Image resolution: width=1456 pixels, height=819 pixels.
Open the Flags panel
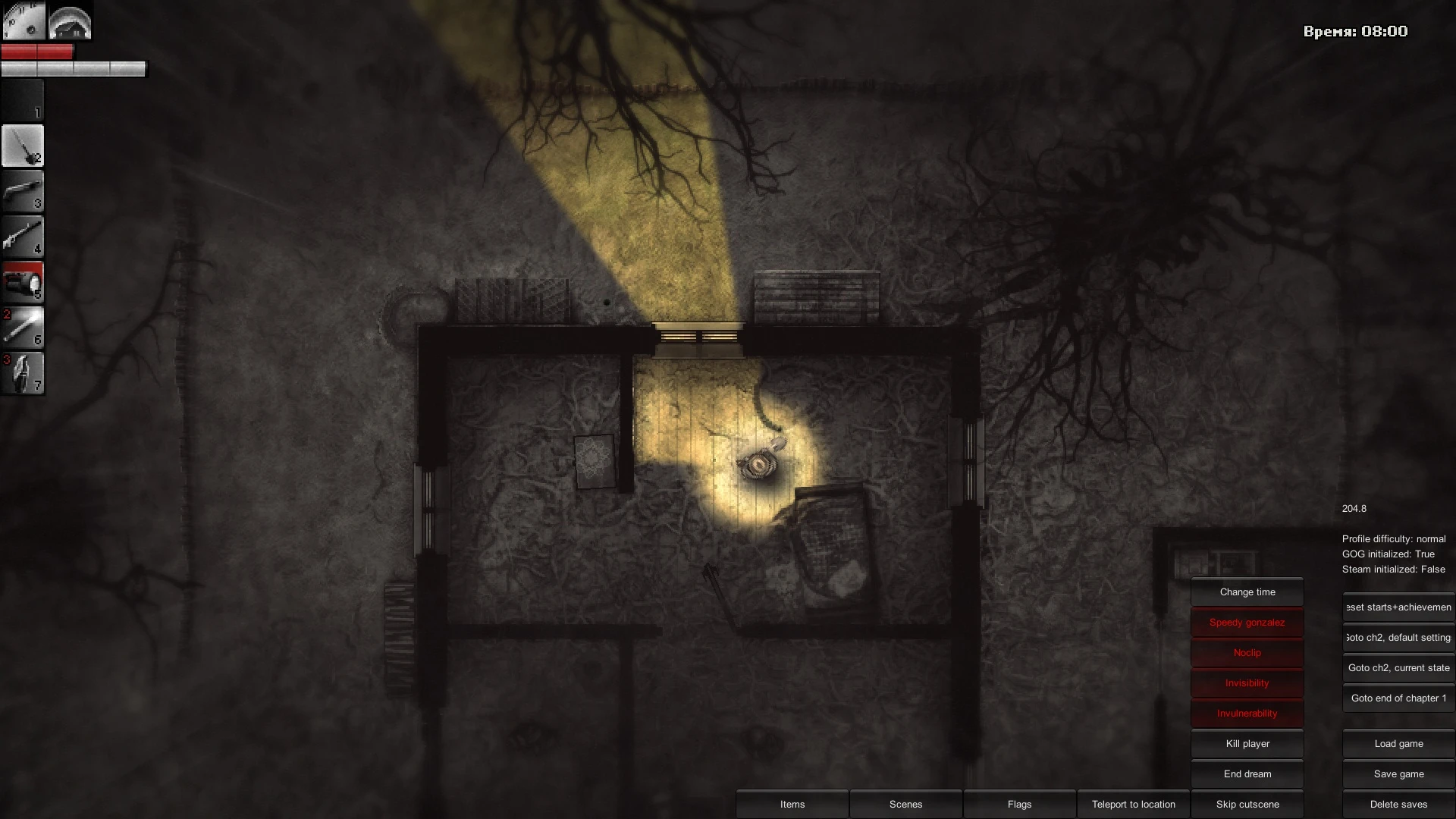click(x=1019, y=804)
